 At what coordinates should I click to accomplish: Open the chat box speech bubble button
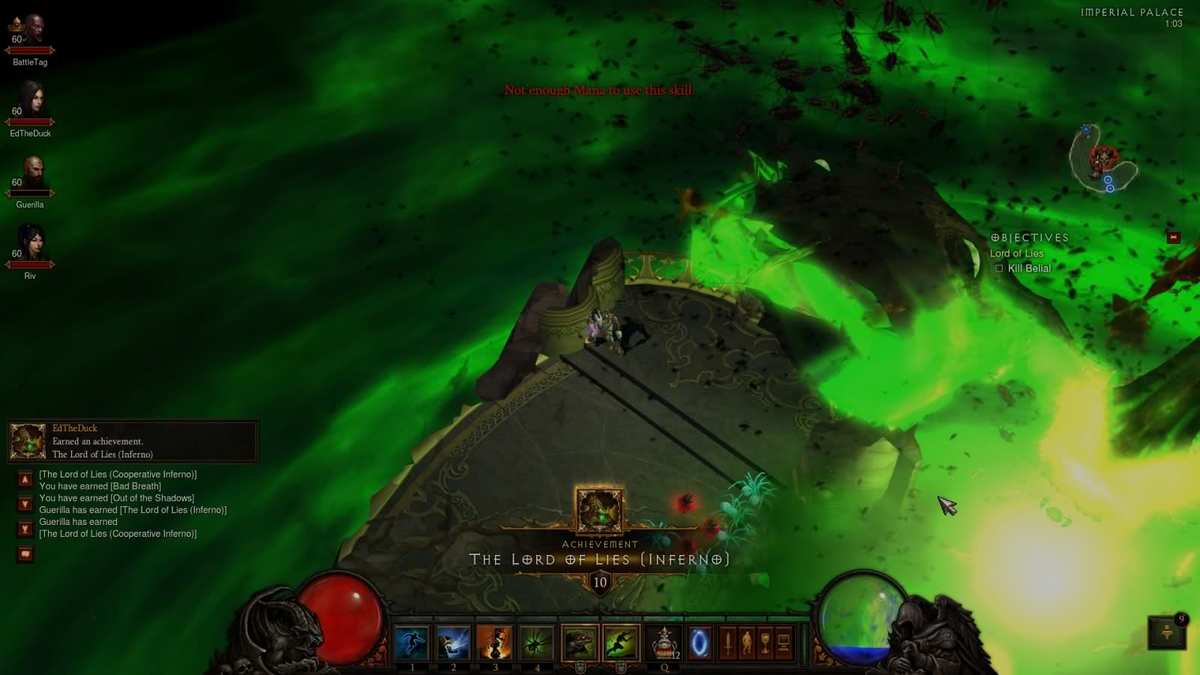[x=25, y=554]
